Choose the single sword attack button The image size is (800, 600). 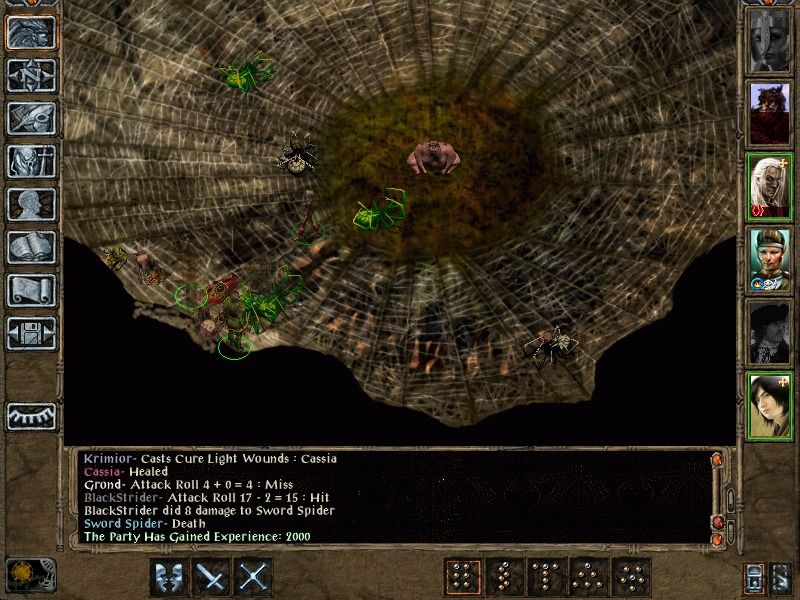(x=212, y=576)
